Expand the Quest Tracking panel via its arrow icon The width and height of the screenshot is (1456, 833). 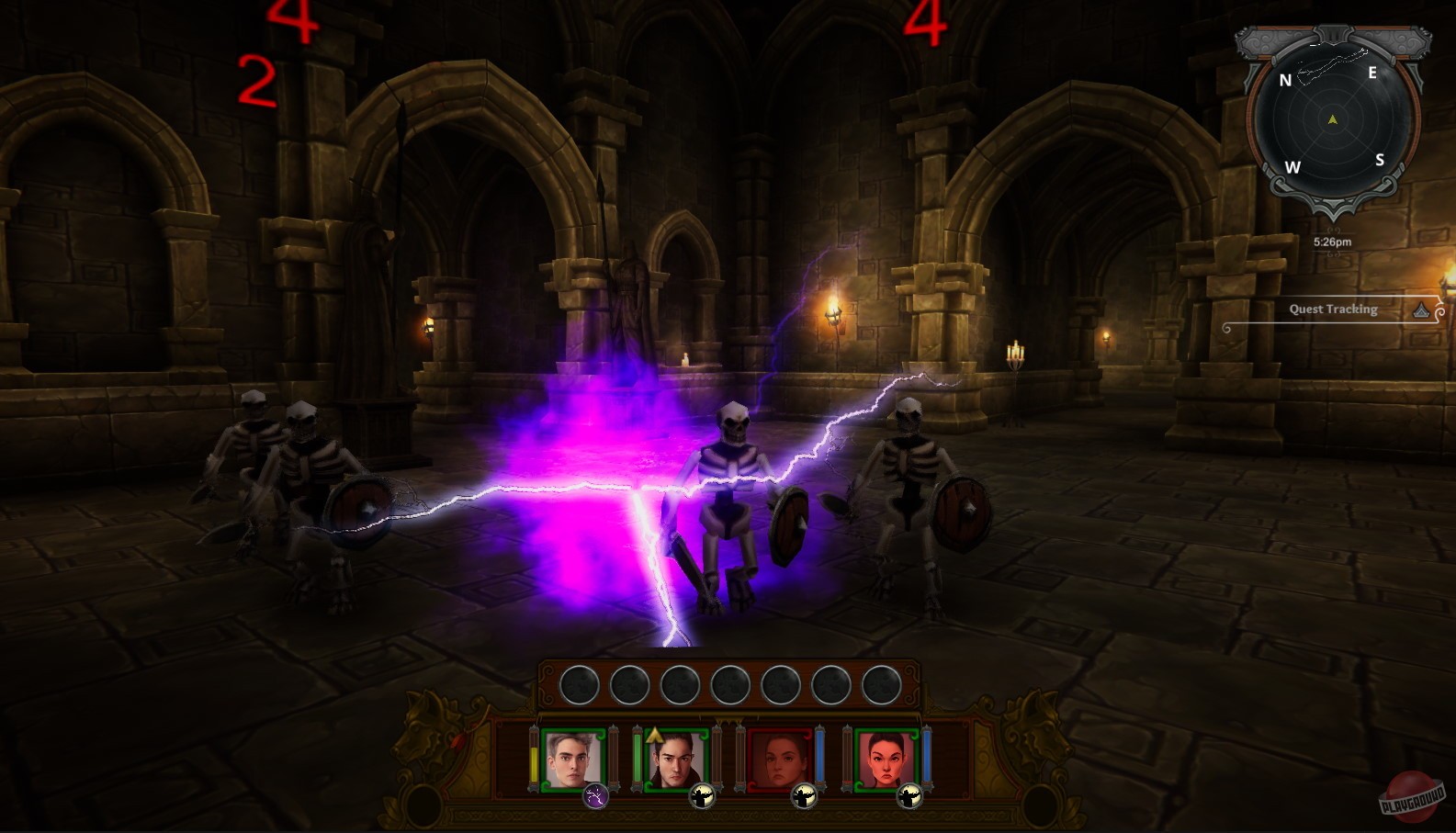pos(1421,310)
